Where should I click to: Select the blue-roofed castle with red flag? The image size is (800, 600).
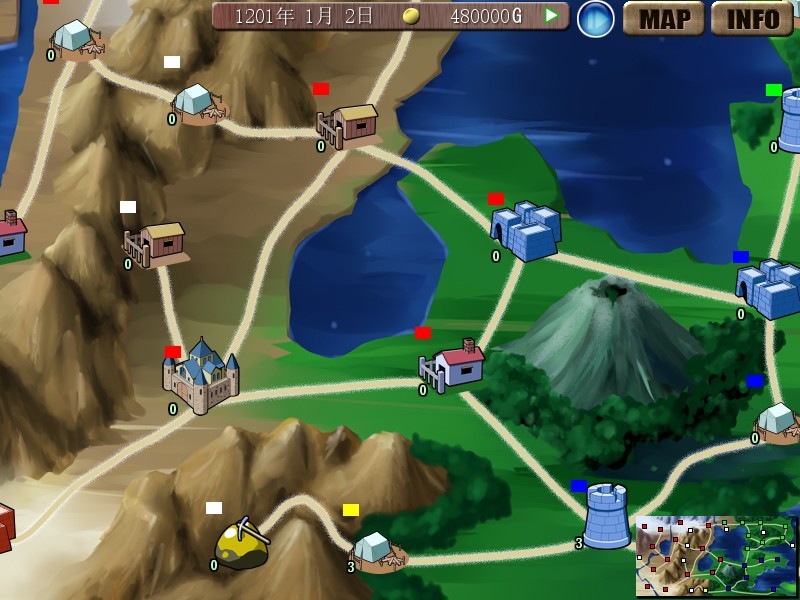(x=202, y=377)
